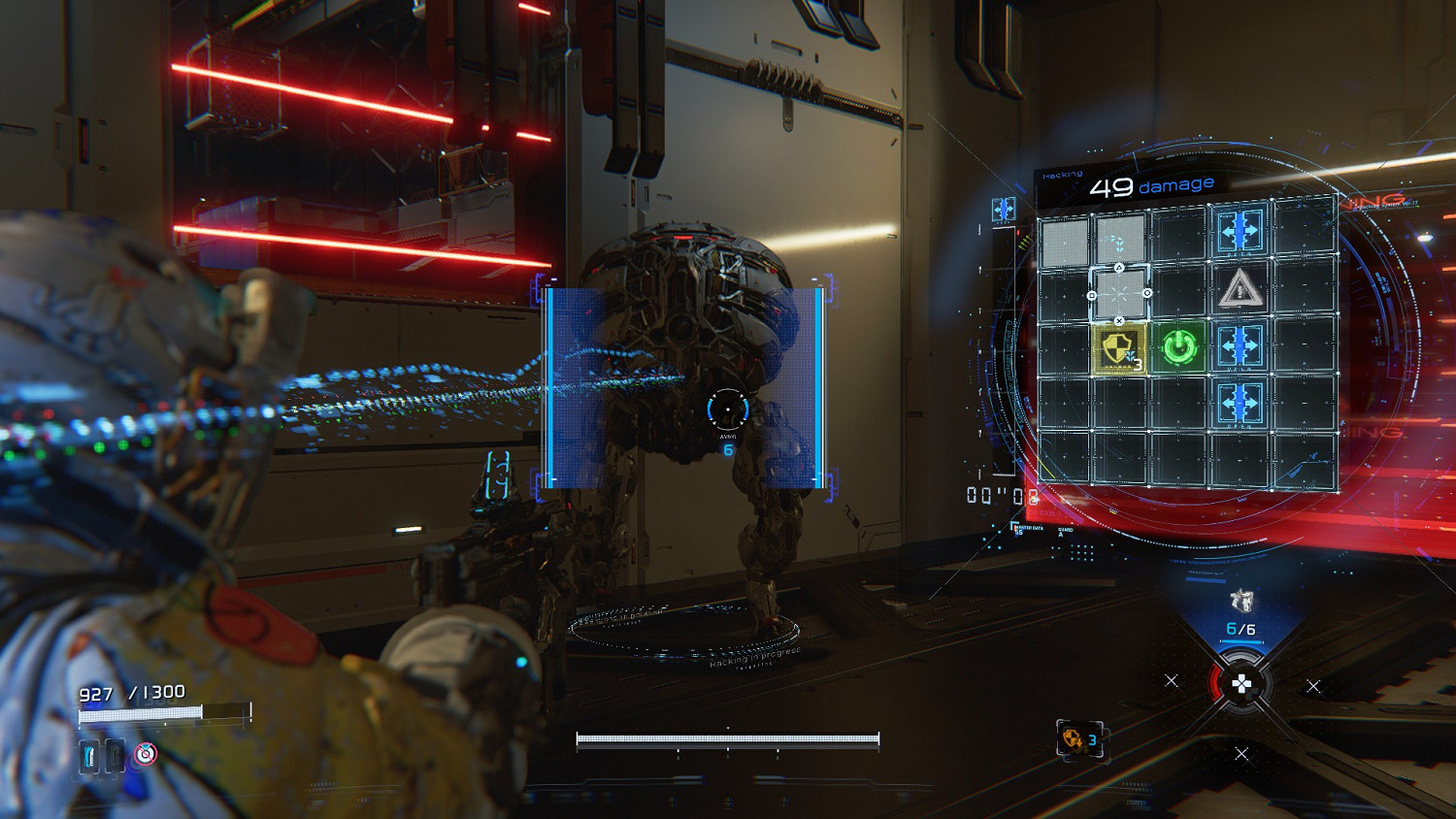
Task: Activate the green power node tile
Action: click(1179, 347)
